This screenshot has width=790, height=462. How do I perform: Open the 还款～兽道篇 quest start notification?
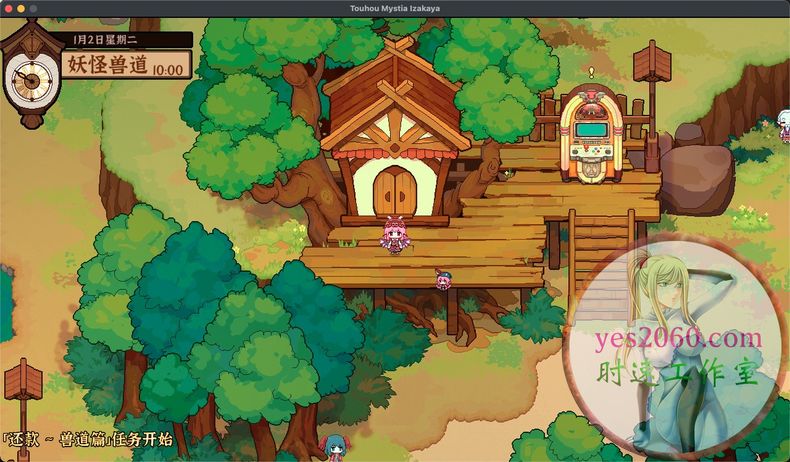click(x=88, y=439)
